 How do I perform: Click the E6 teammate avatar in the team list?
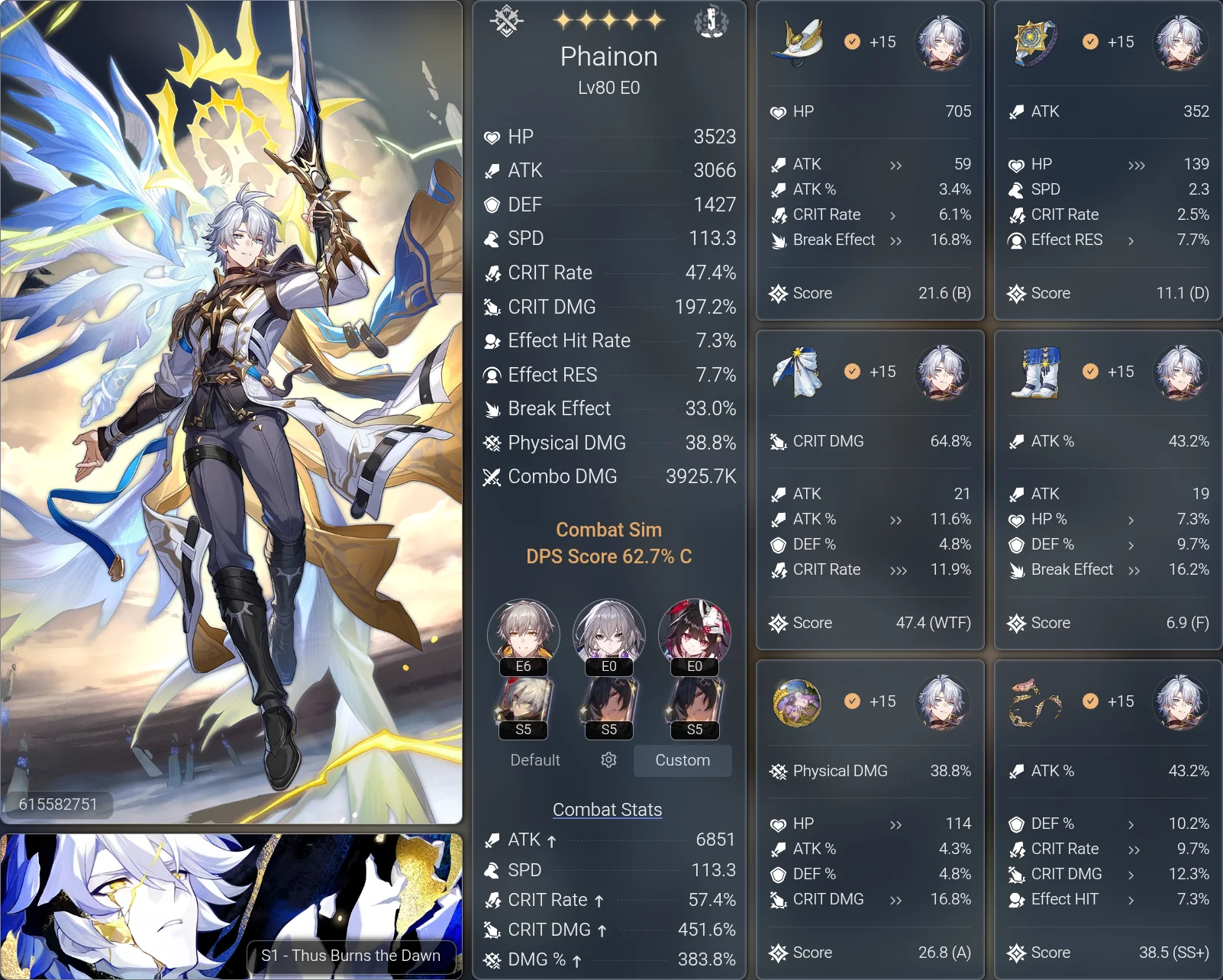(x=523, y=634)
